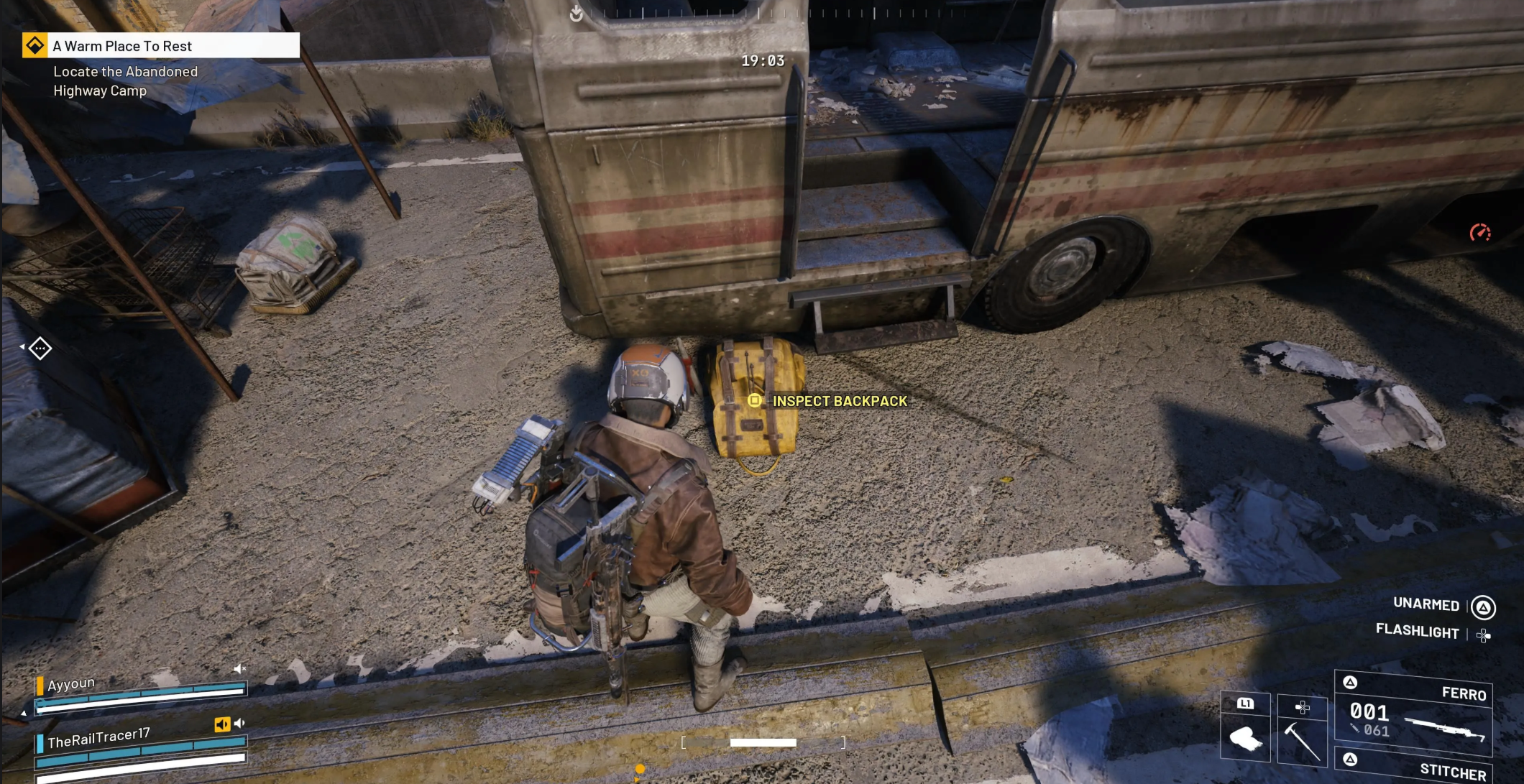Choose the bandage quick-use slot

point(1245,729)
